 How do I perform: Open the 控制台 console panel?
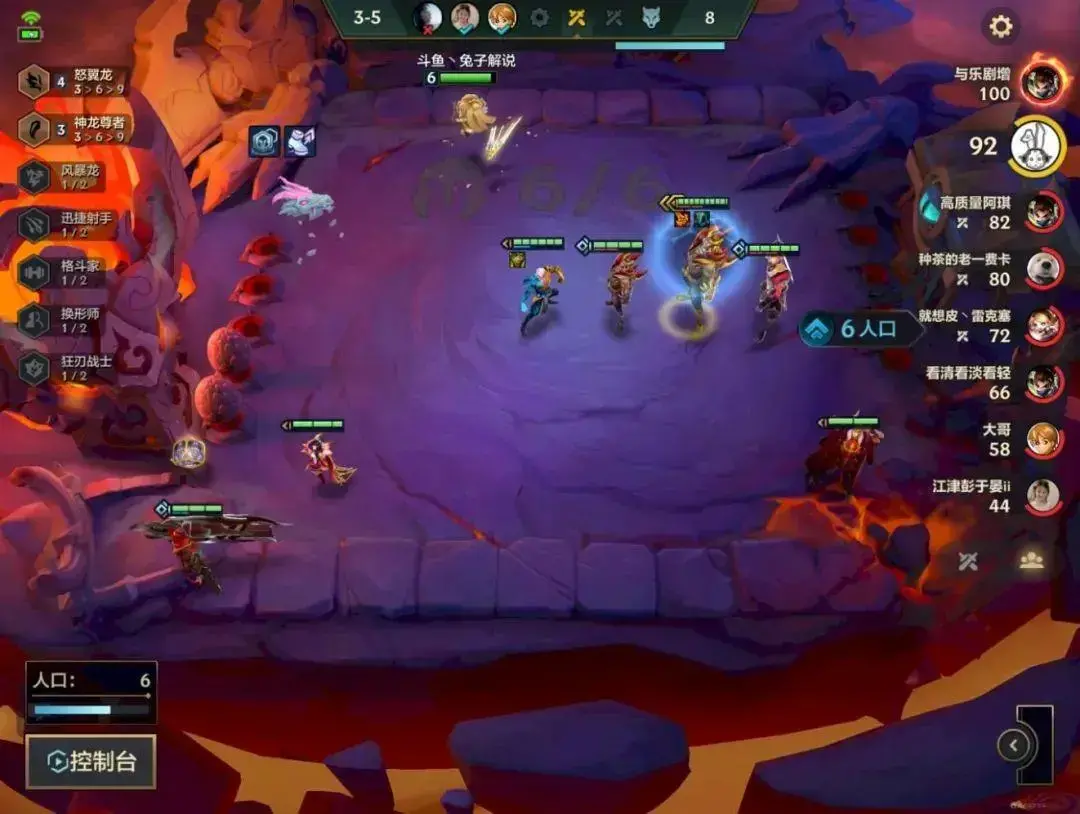tap(91, 762)
